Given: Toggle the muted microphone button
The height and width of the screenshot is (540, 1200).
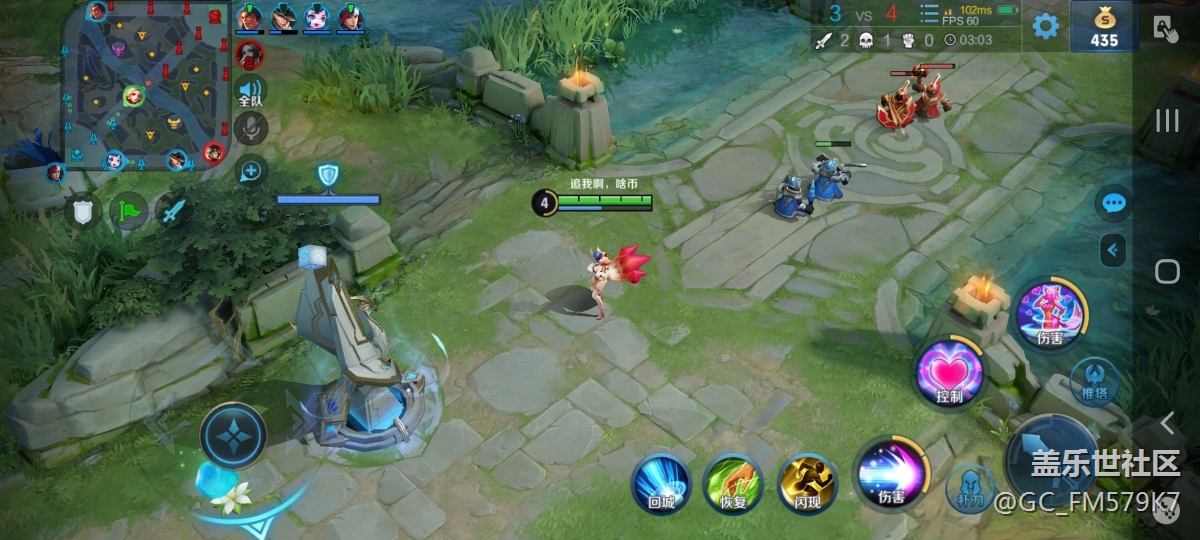Looking at the screenshot, I should click(x=250, y=127).
